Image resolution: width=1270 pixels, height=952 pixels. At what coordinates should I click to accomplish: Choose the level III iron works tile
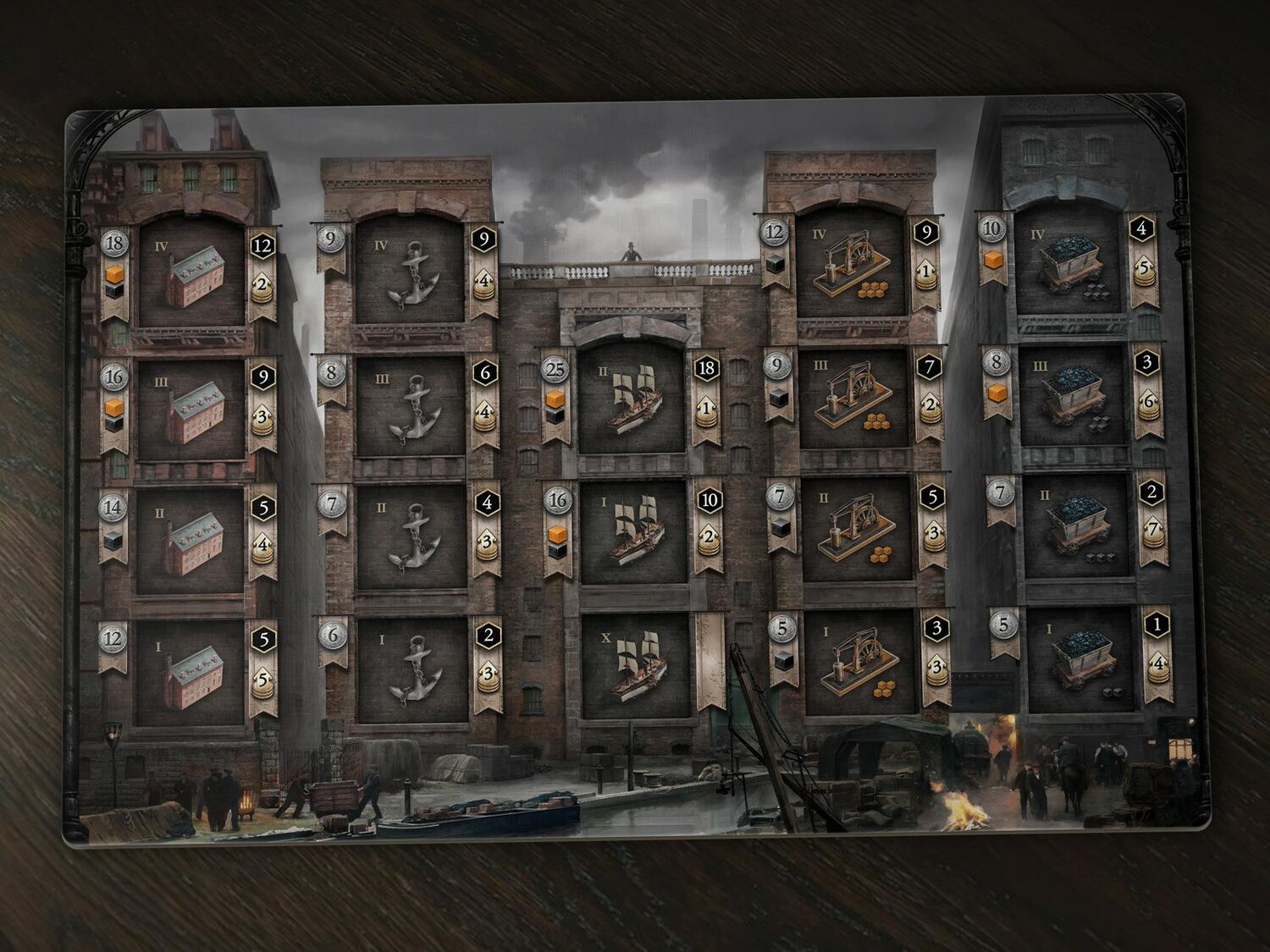click(853, 401)
